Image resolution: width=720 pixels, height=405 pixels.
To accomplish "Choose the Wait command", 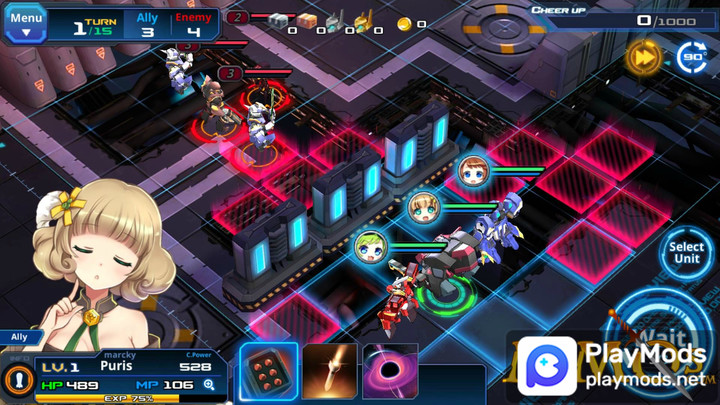I will [660, 337].
